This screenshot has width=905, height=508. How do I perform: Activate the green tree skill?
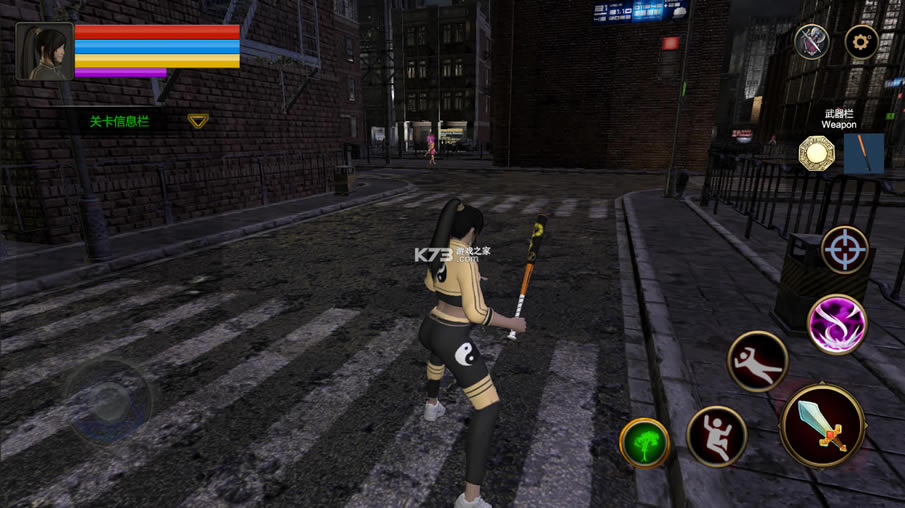click(645, 443)
